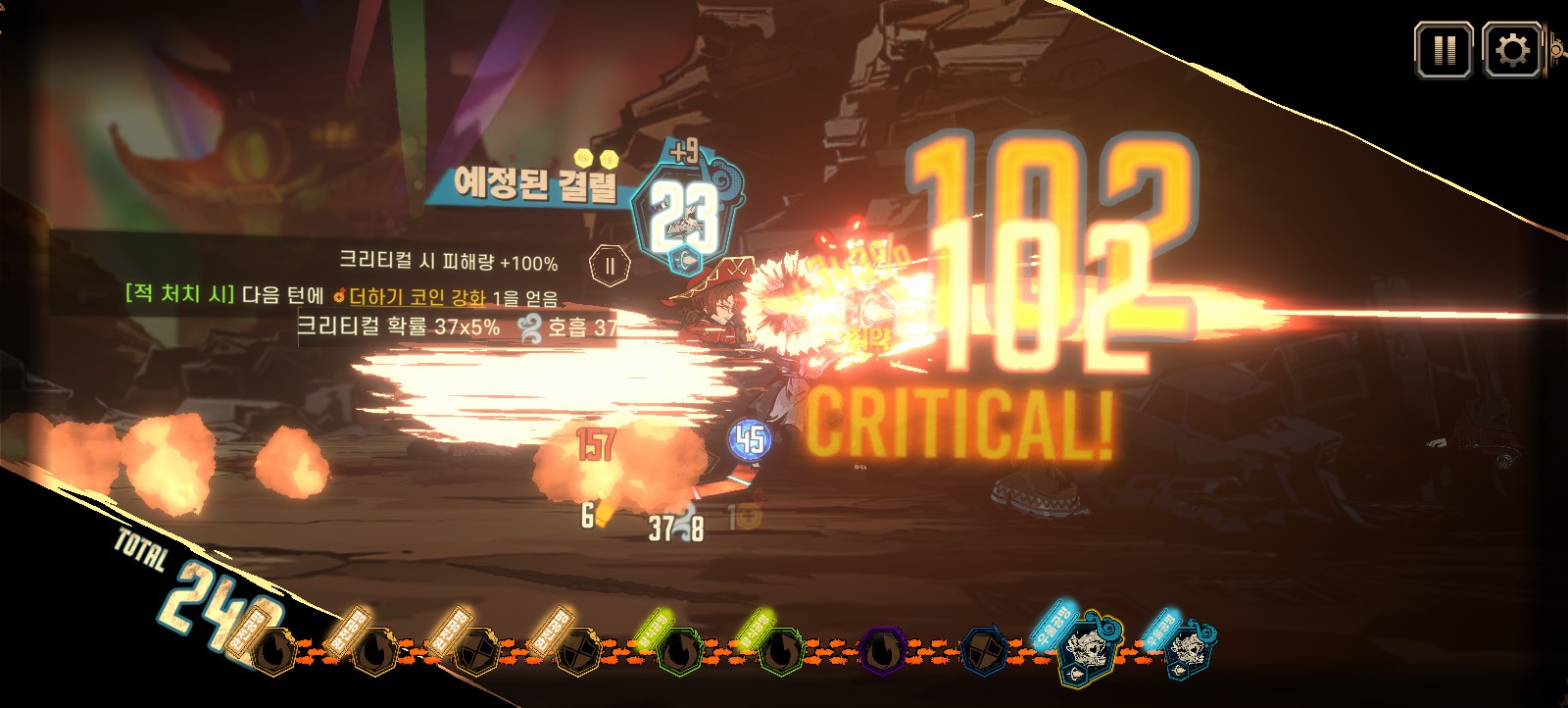Open the gear settings menu
1568x708 pixels.
(x=1511, y=50)
